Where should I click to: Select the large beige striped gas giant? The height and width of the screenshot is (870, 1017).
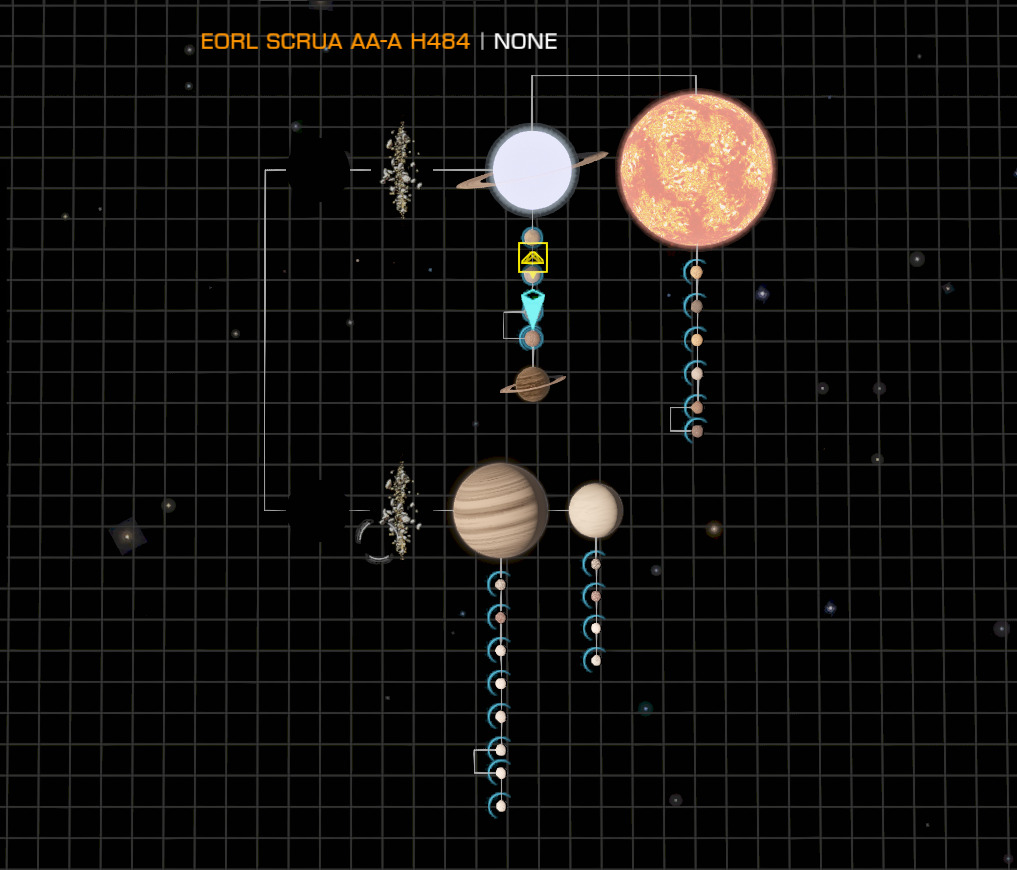(x=499, y=510)
